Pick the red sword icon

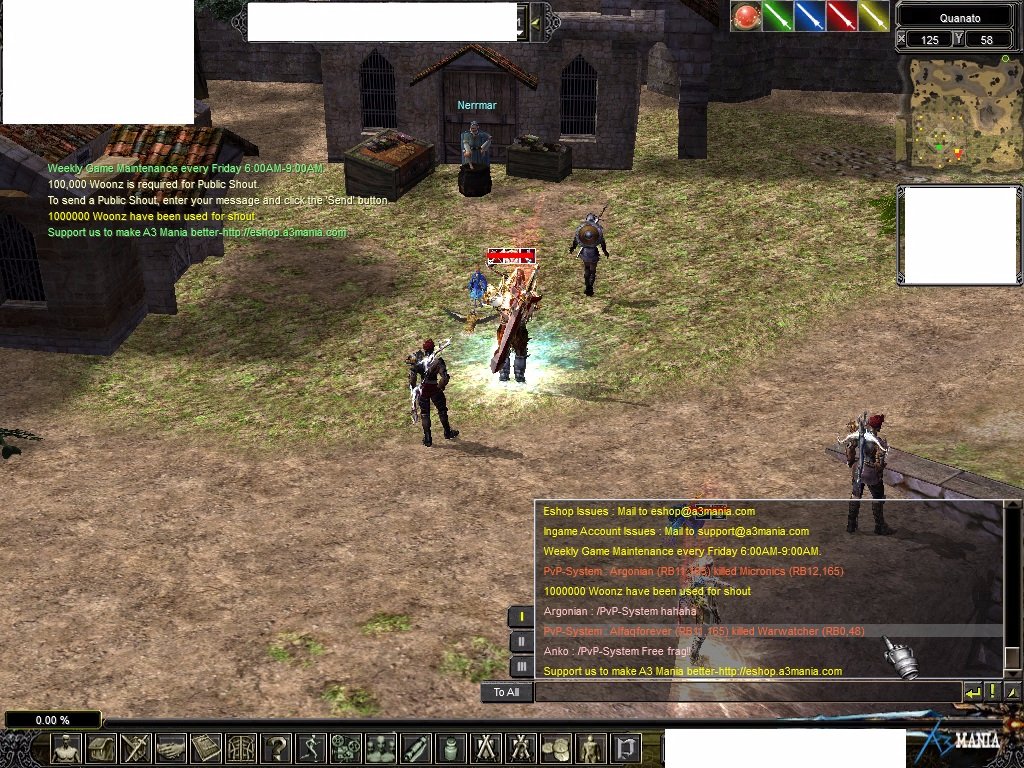841,16
